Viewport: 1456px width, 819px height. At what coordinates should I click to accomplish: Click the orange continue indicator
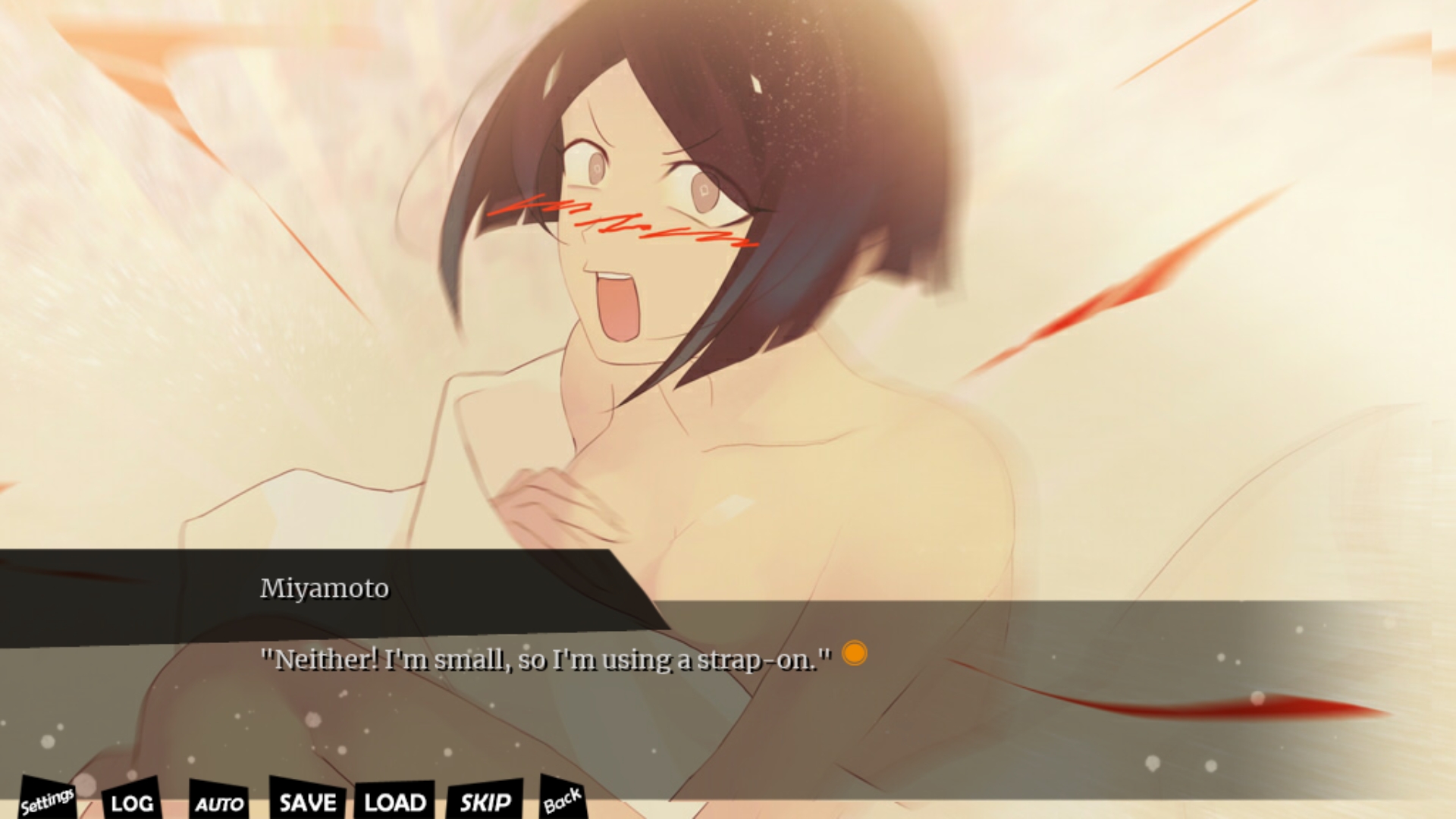coord(855,653)
